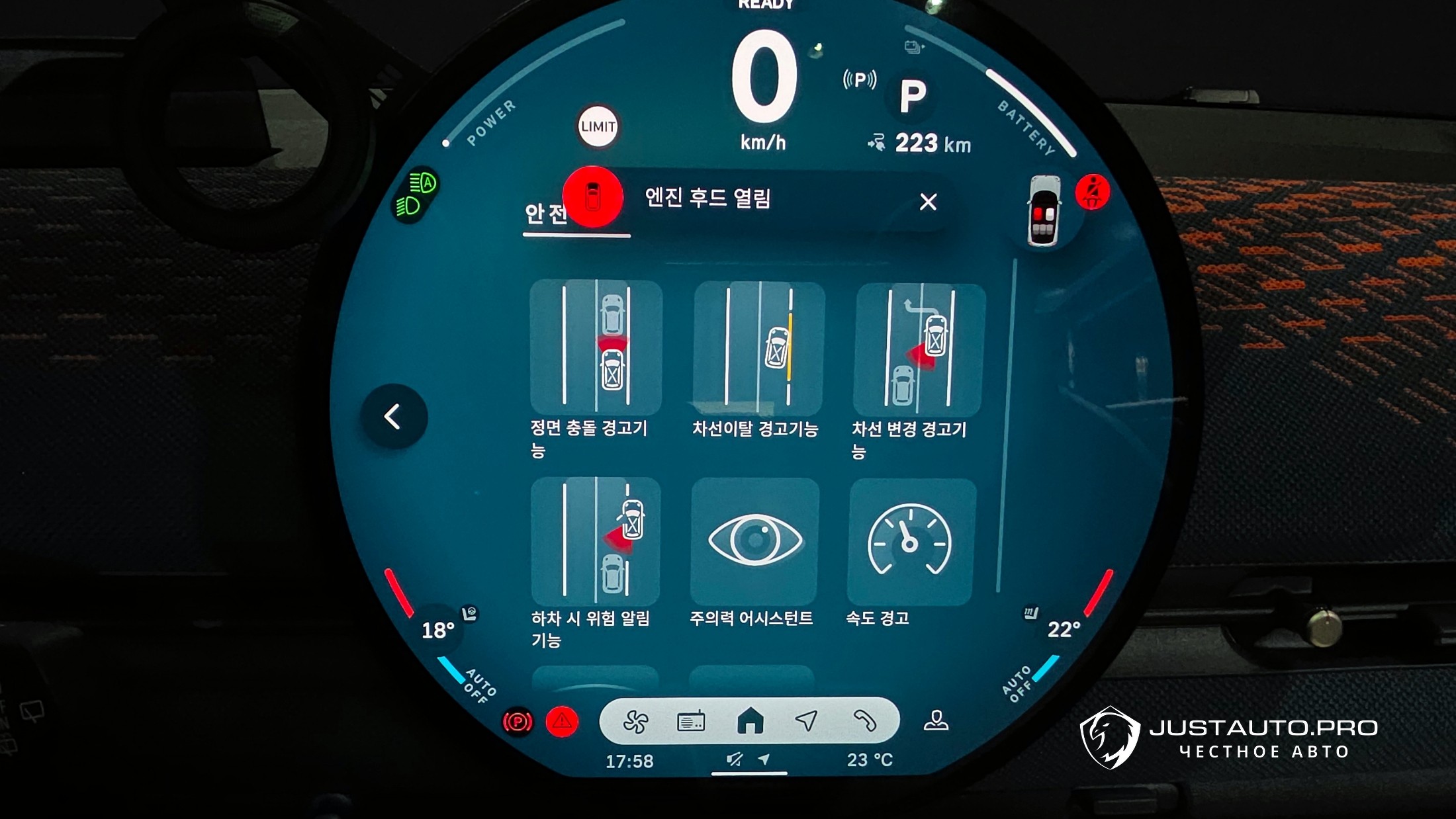Image resolution: width=1456 pixels, height=819 pixels.
Task: Tap the car status open-hood icon
Action: point(1044,211)
